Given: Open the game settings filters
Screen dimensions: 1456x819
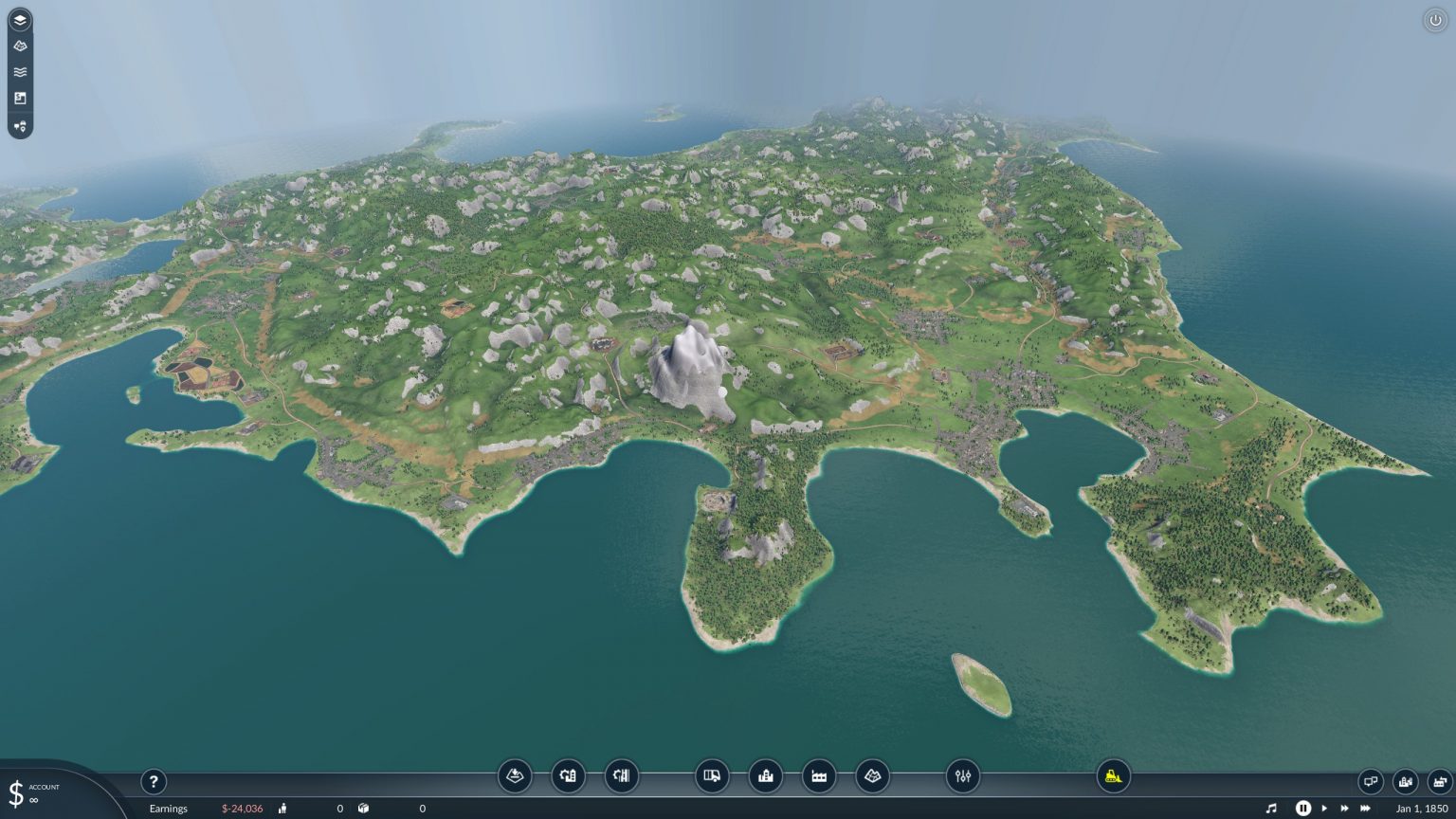Looking at the screenshot, I should [x=964, y=776].
